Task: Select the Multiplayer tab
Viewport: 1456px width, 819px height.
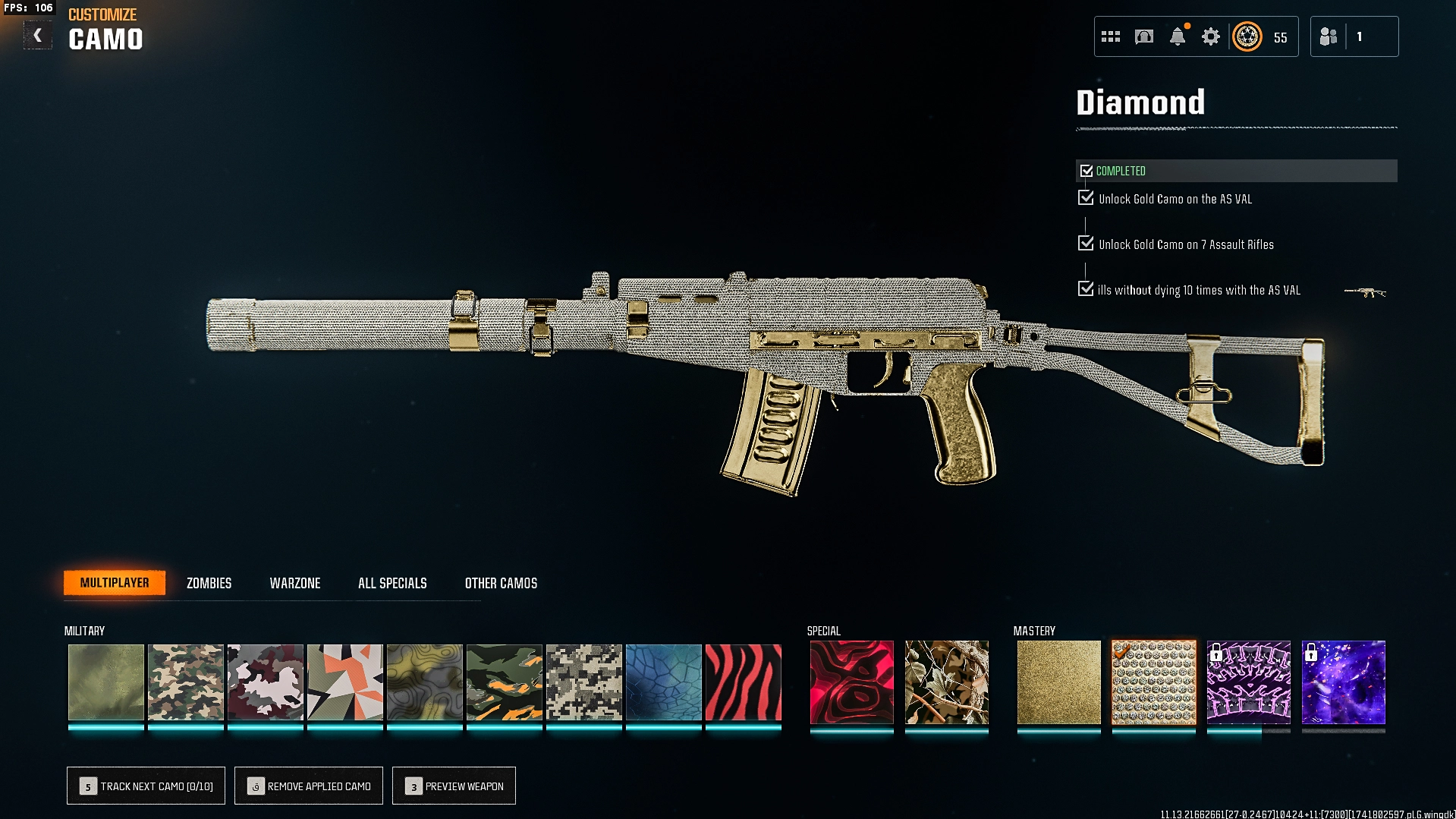Action: tap(115, 582)
